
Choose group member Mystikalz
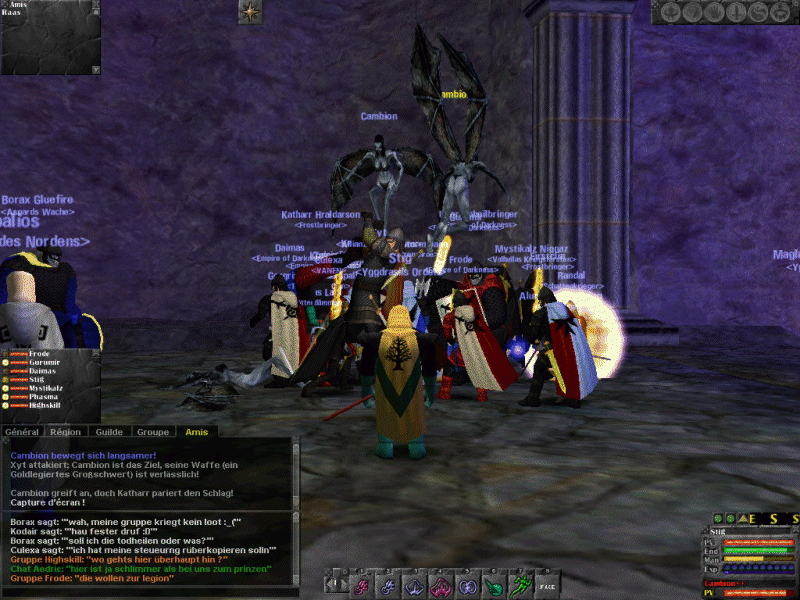(x=46, y=388)
